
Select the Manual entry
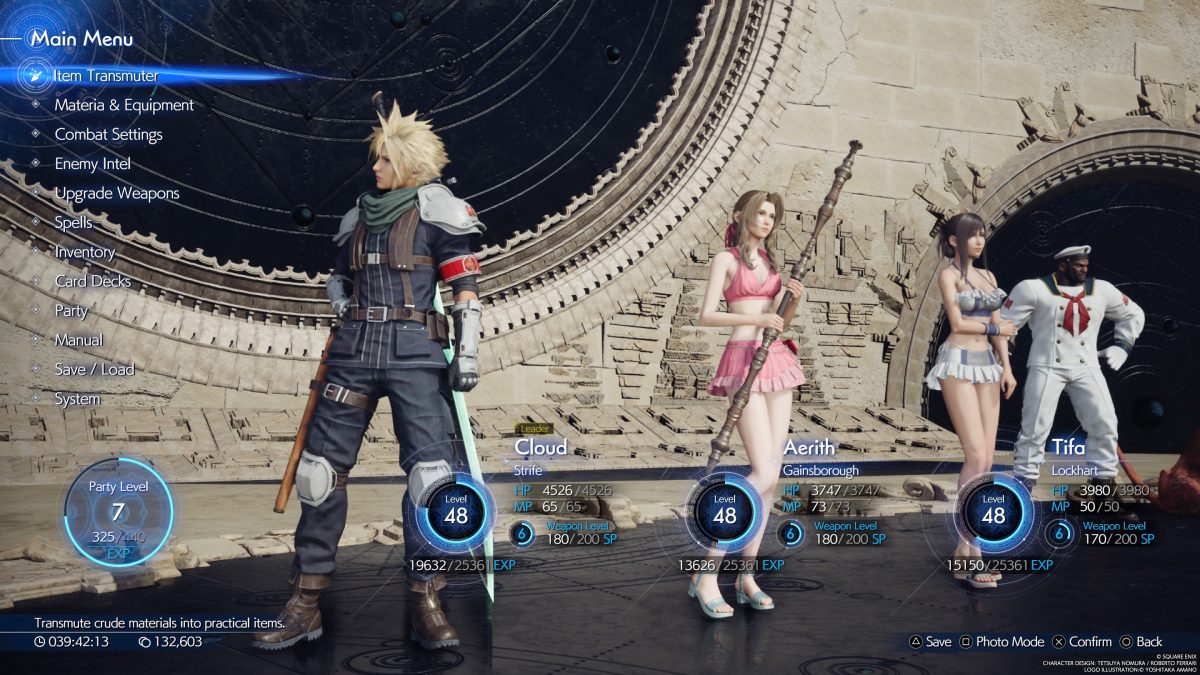[x=78, y=340]
